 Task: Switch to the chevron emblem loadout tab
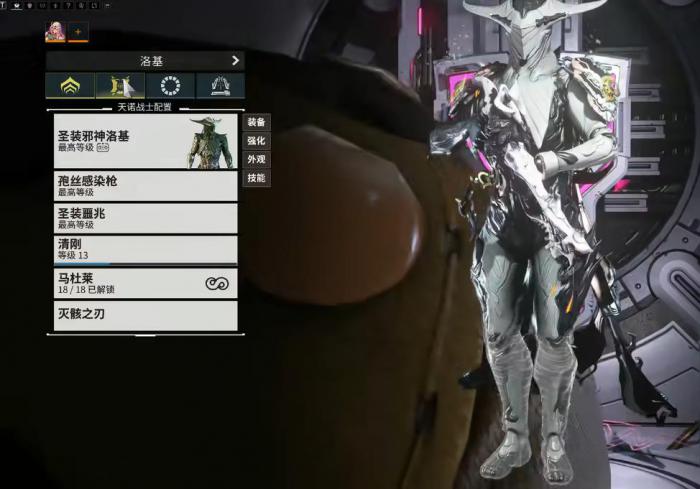[x=70, y=86]
